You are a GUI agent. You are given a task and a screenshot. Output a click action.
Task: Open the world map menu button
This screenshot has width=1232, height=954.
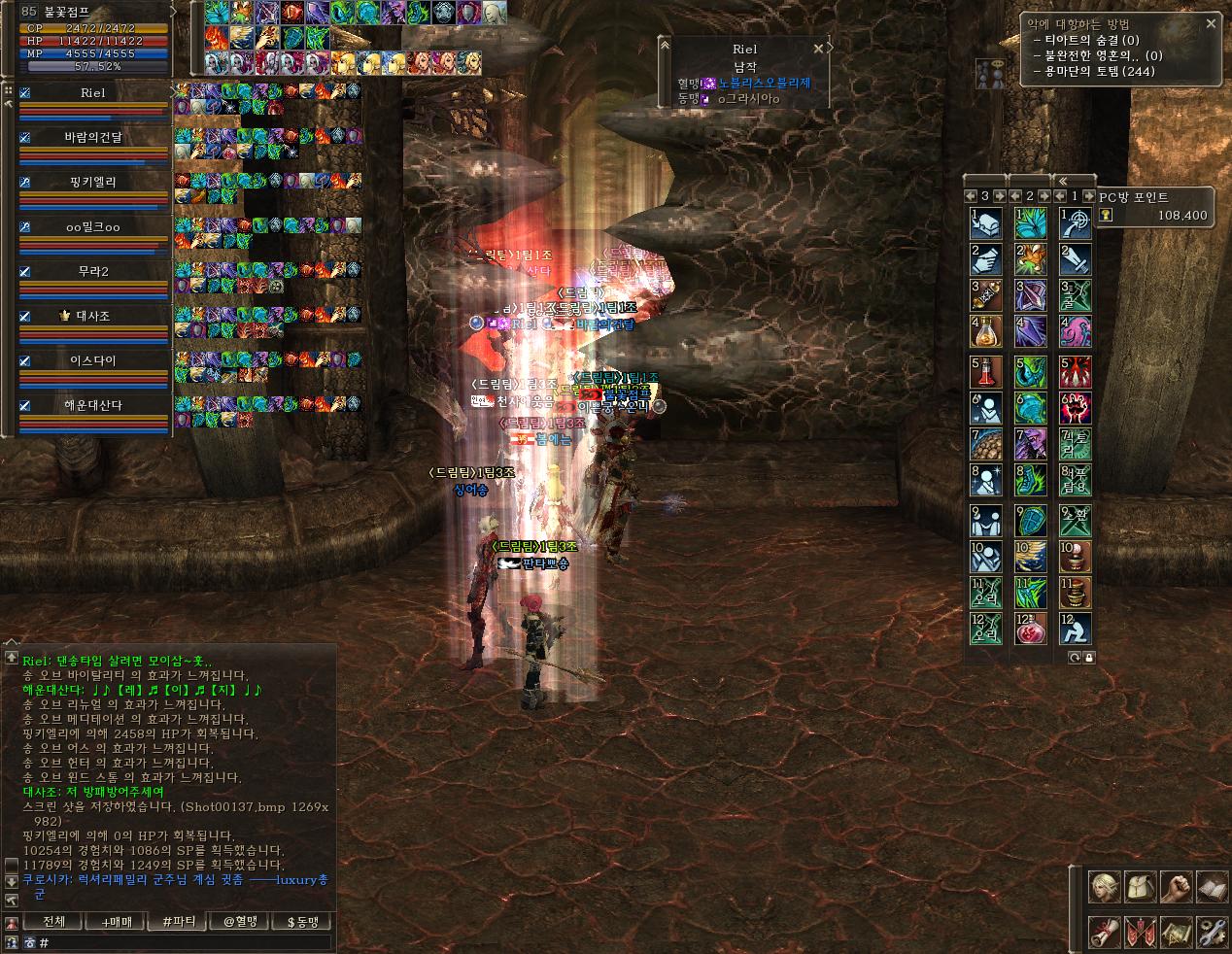[x=1176, y=933]
